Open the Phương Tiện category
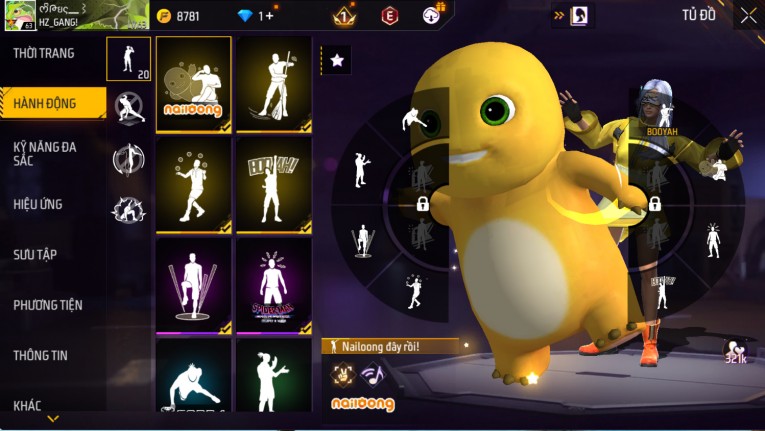The width and height of the screenshot is (765, 431). pos(48,305)
